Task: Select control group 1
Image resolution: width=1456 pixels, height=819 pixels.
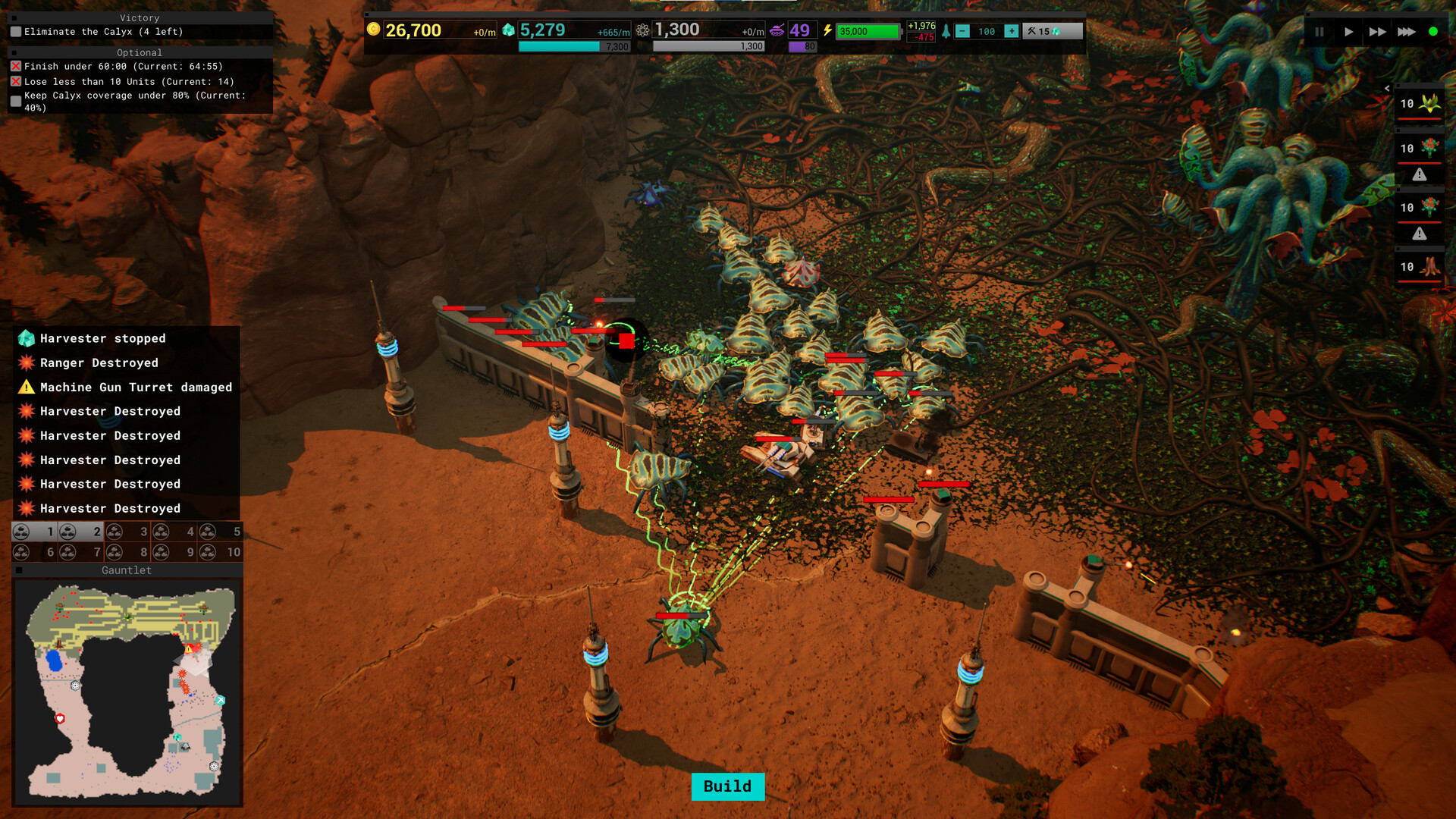Action: coord(34,532)
